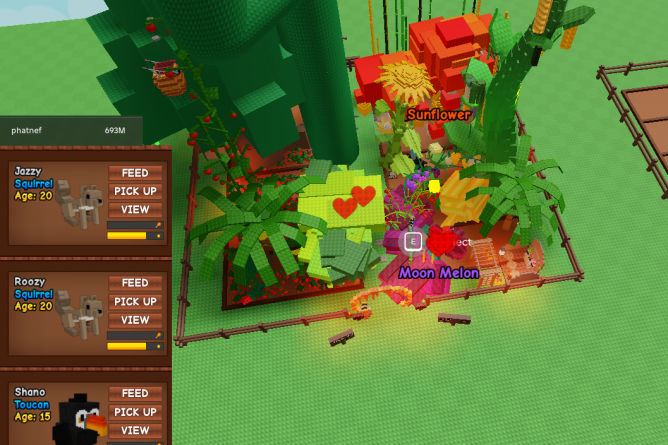Viewport: 668px width, 445px height.
Task: Pick up Jazzy the squirrel
Action: click(x=135, y=191)
